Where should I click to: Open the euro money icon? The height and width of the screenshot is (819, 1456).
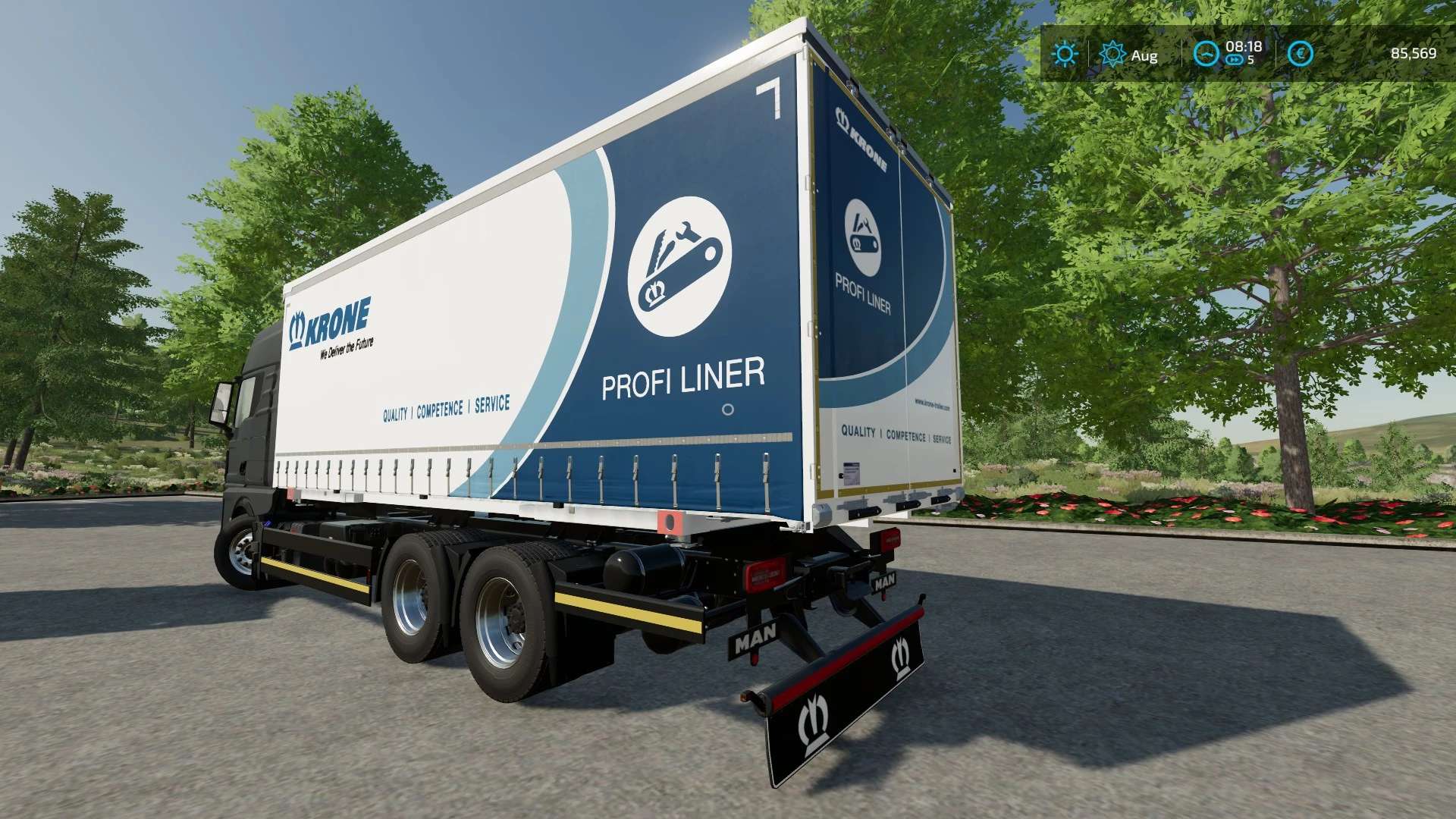click(1301, 54)
